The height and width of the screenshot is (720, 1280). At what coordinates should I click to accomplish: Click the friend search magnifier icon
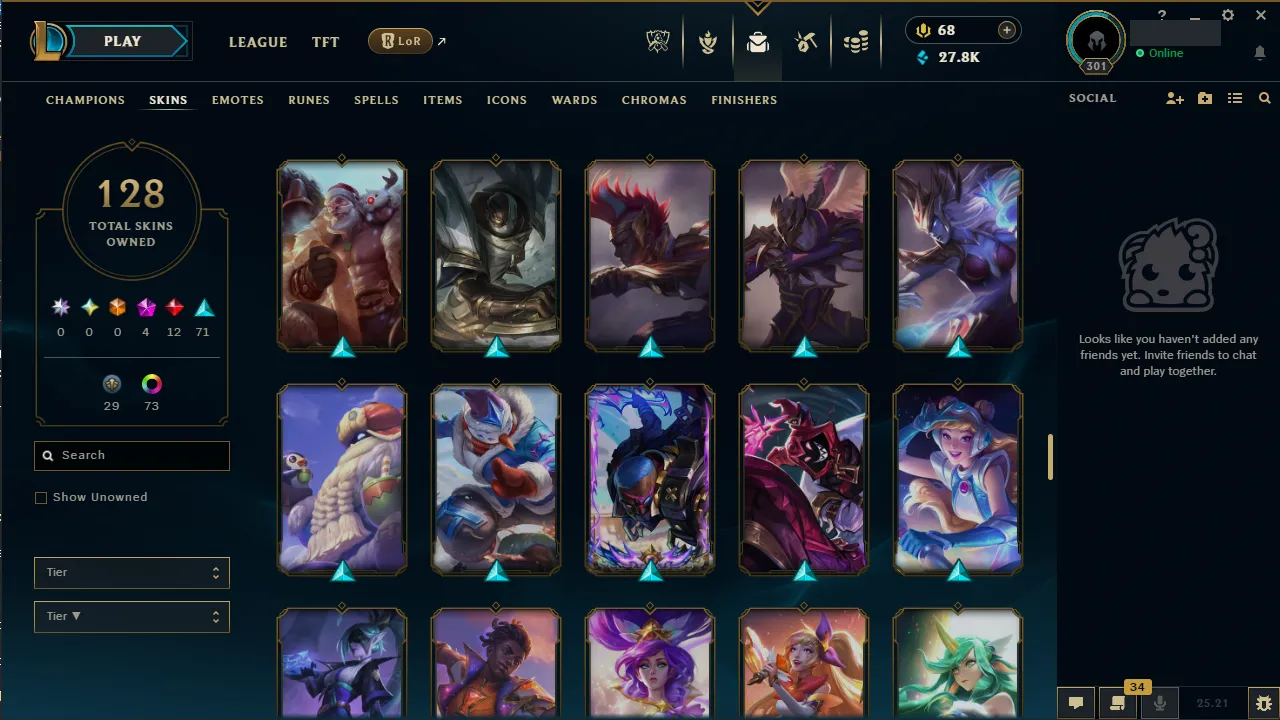(1264, 98)
